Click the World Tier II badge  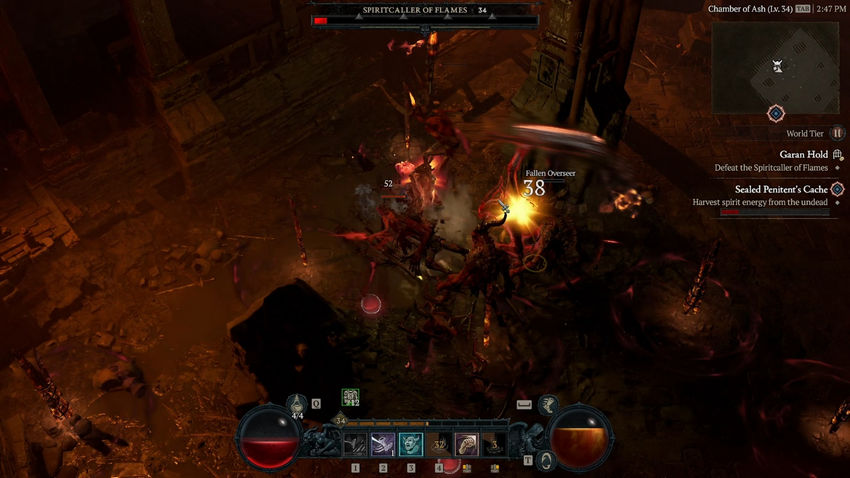(x=838, y=133)
